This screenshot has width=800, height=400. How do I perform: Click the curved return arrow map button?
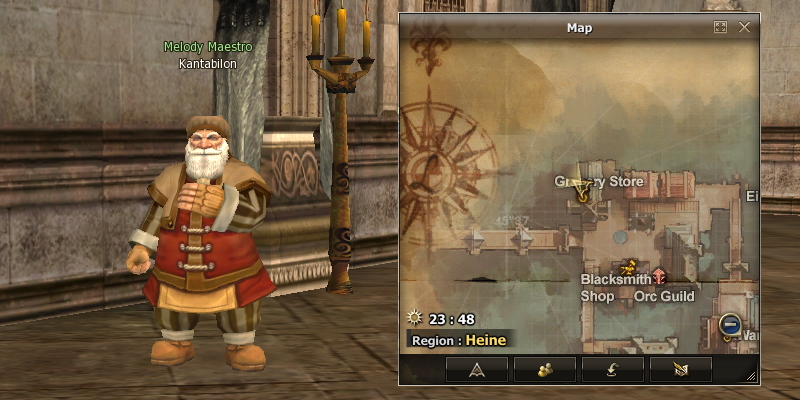612,369
